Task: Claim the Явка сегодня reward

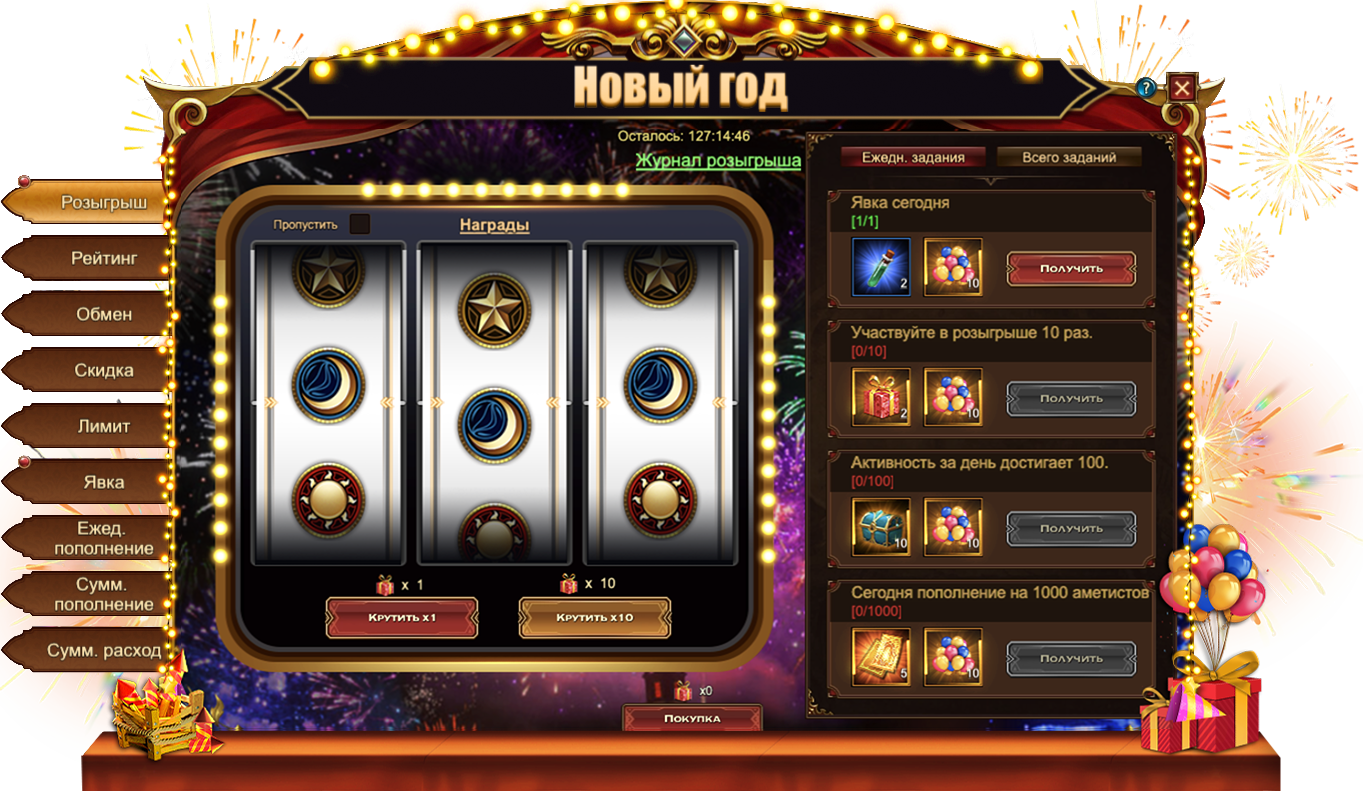Action: pos(1071,268)
